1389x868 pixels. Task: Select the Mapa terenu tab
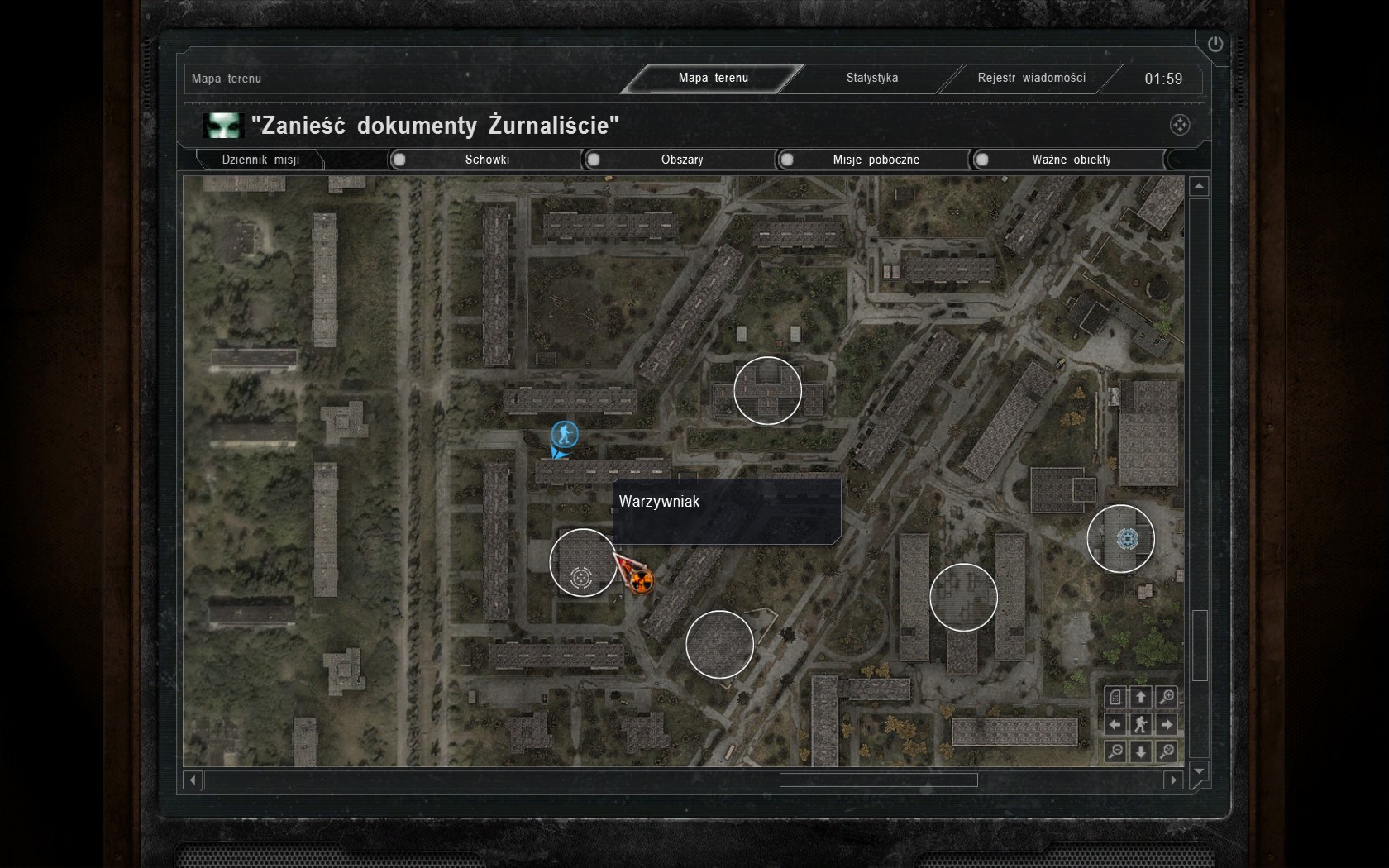pos(713,78)
